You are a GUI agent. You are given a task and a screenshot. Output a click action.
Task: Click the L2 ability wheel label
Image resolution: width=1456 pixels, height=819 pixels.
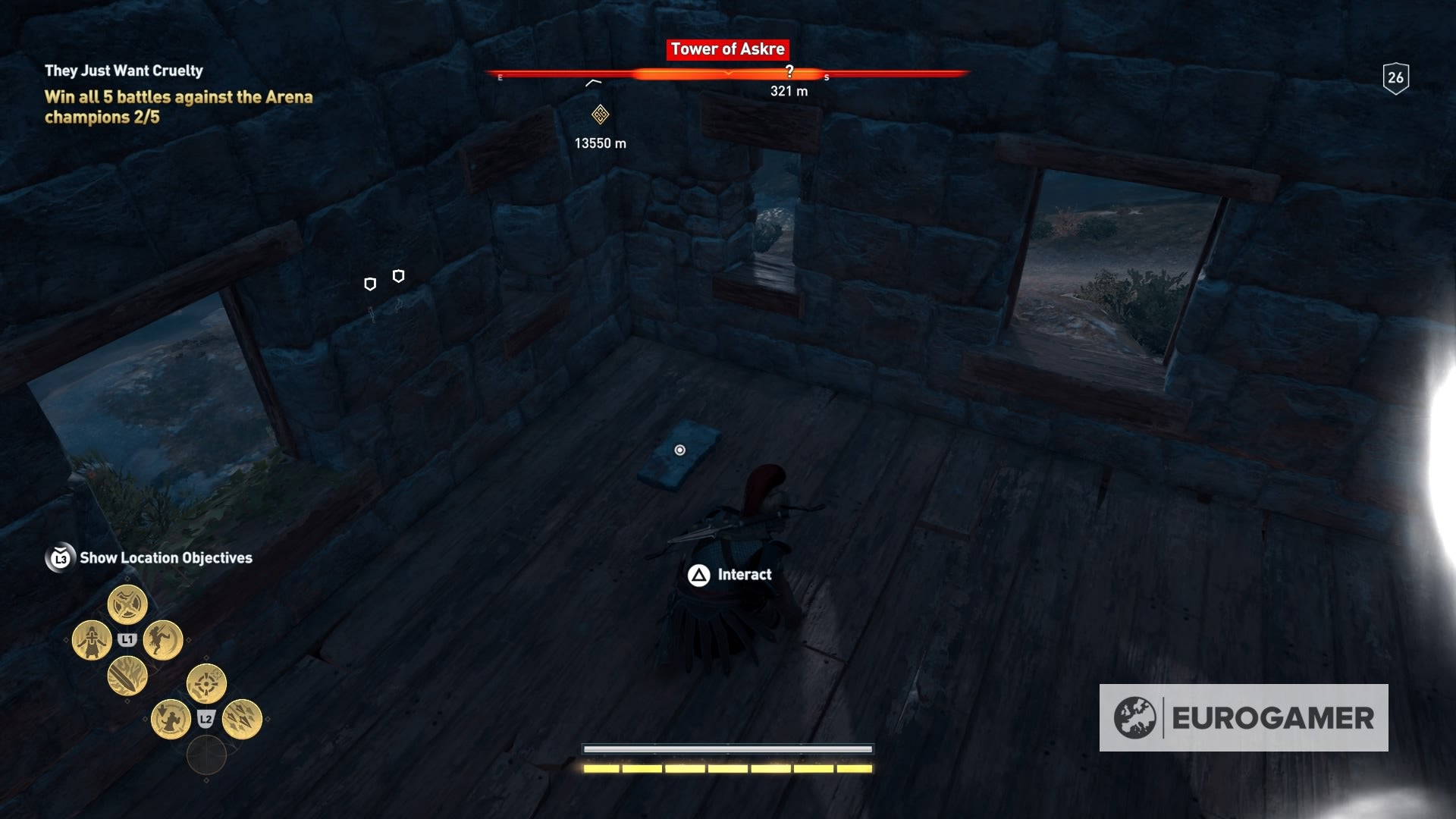(x=206, y=719)
